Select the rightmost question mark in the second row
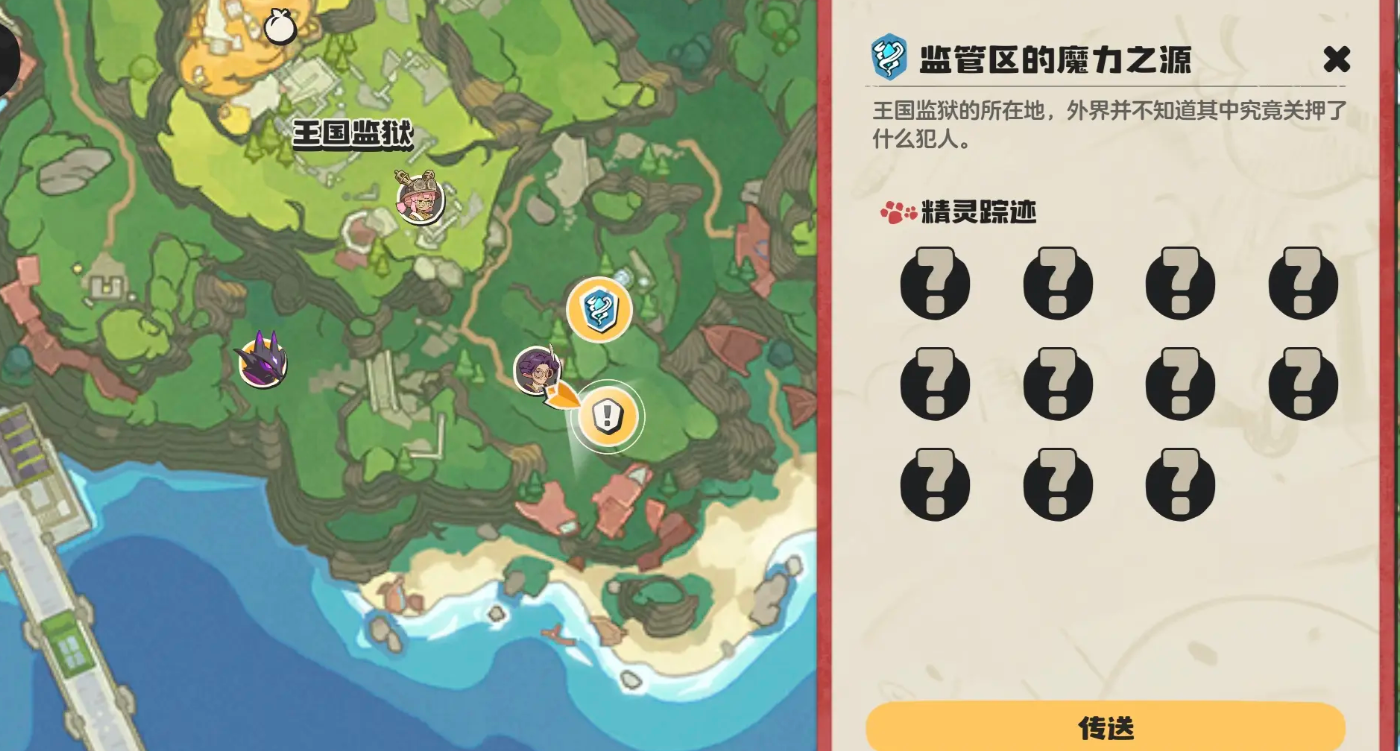 tap(1302, 384)
